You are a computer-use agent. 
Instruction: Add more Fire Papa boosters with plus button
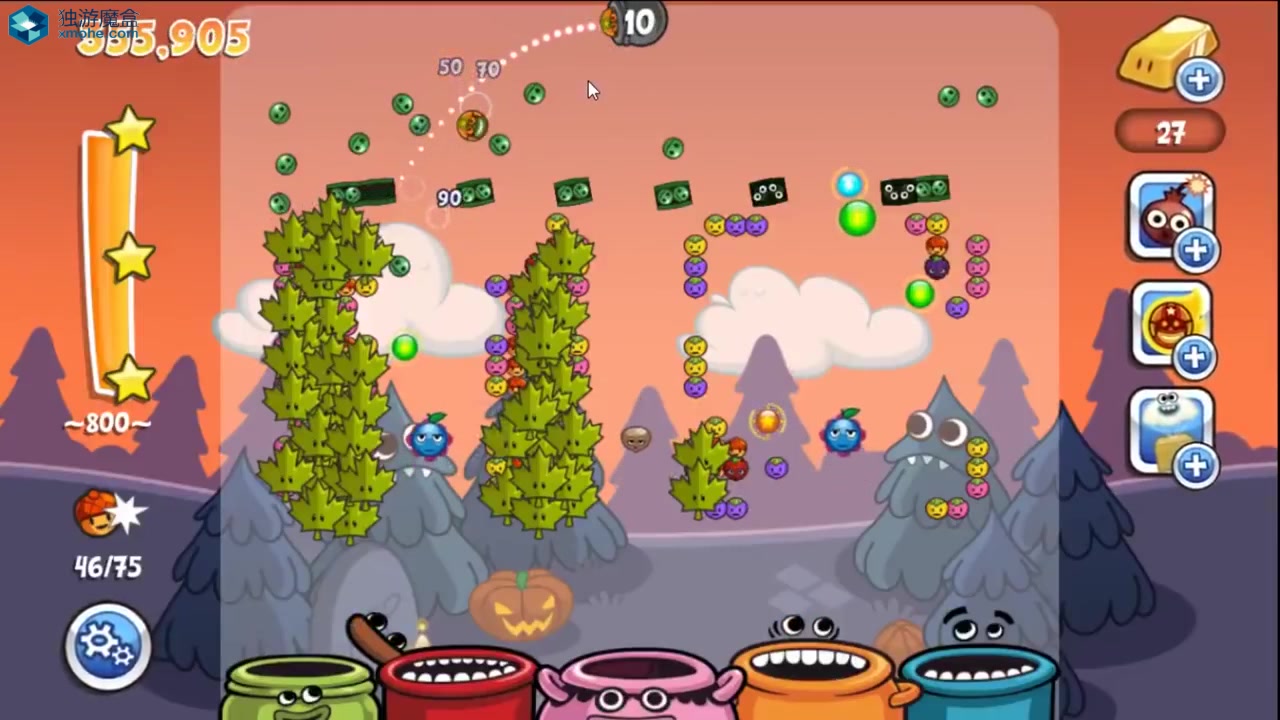[1197, 251]
